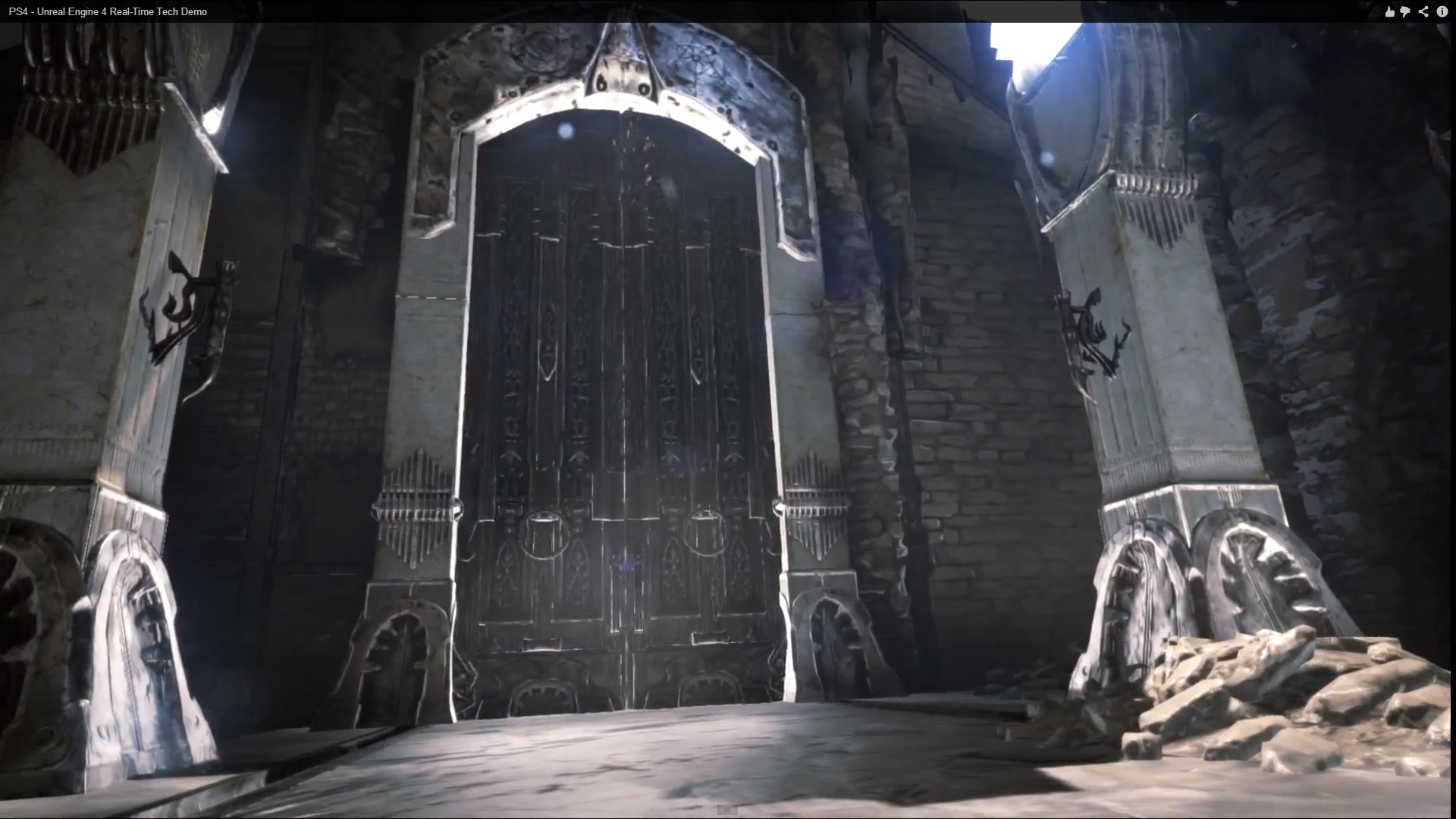1456x819 pixels.
Task: Click the video frame to pause playback
Action: click(x=728, y=409)
